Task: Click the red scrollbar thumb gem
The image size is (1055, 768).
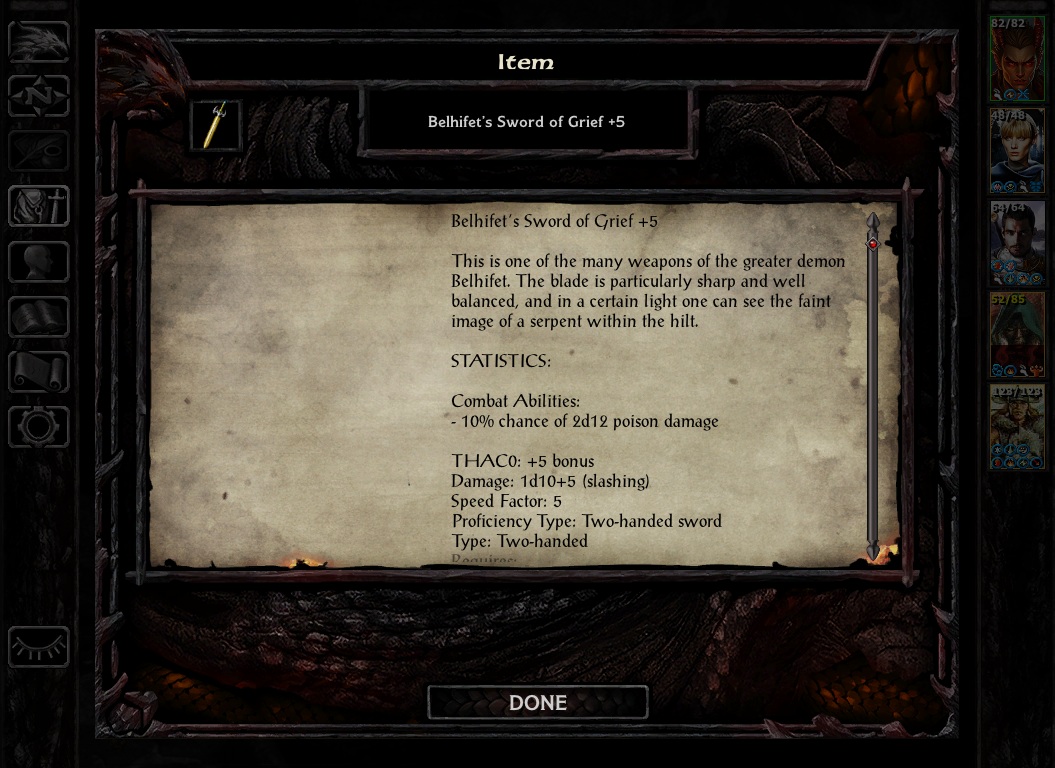Action: pyautogui.click(x=873, y=243)
